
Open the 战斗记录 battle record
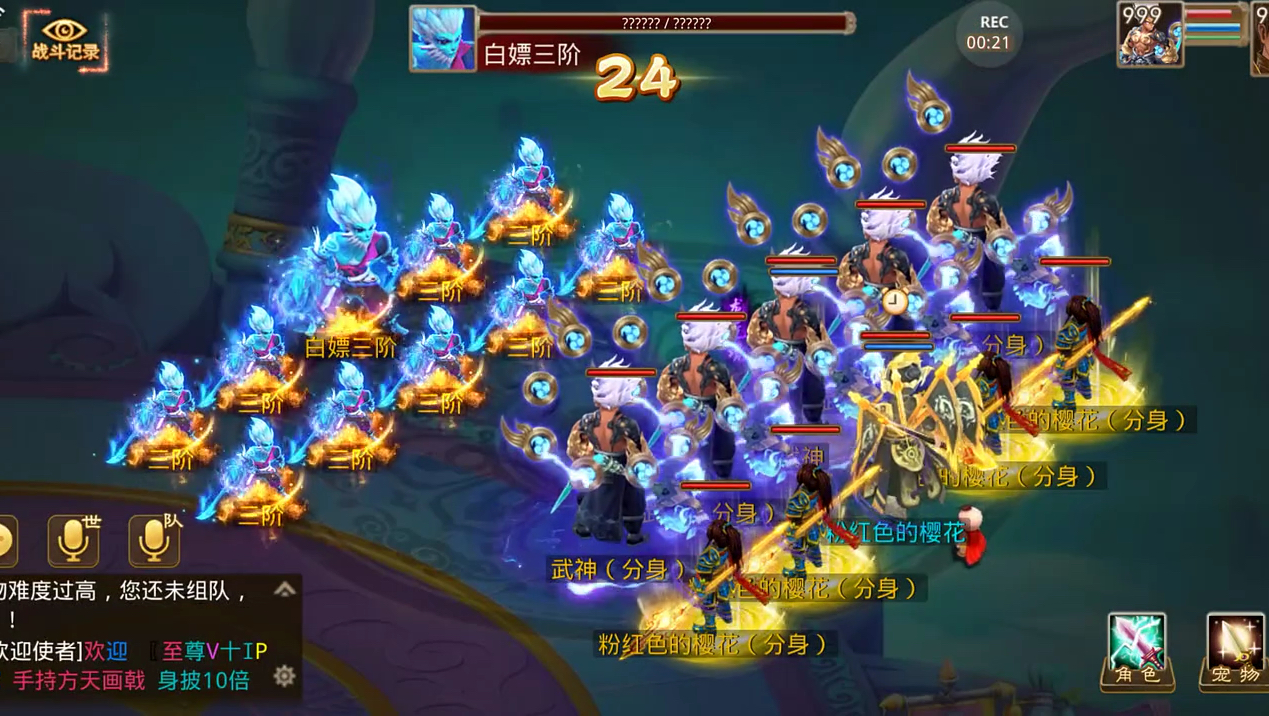pyautogui.click(x=65, y=40)
